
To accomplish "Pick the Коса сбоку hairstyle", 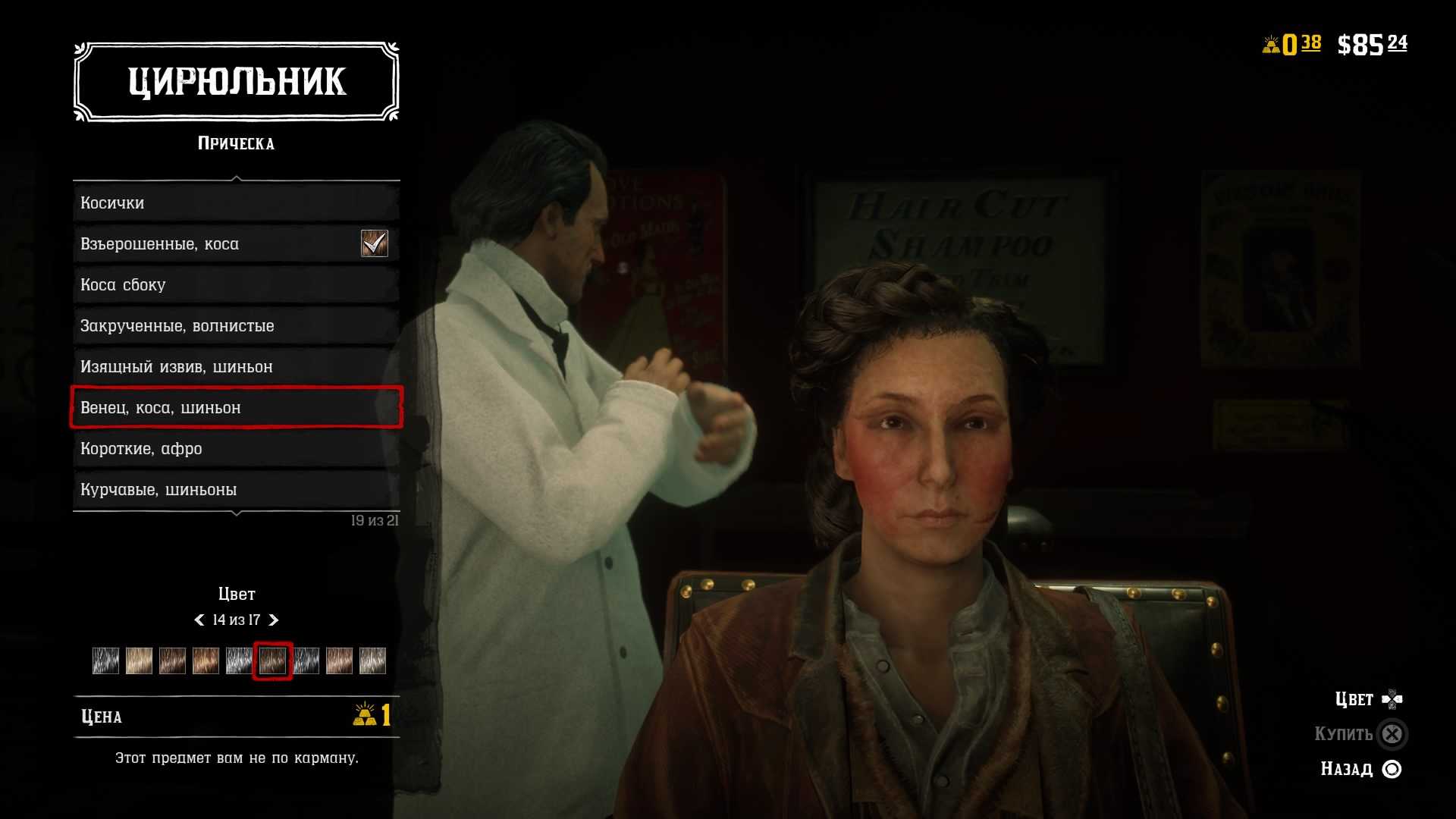I will point(236,285).
